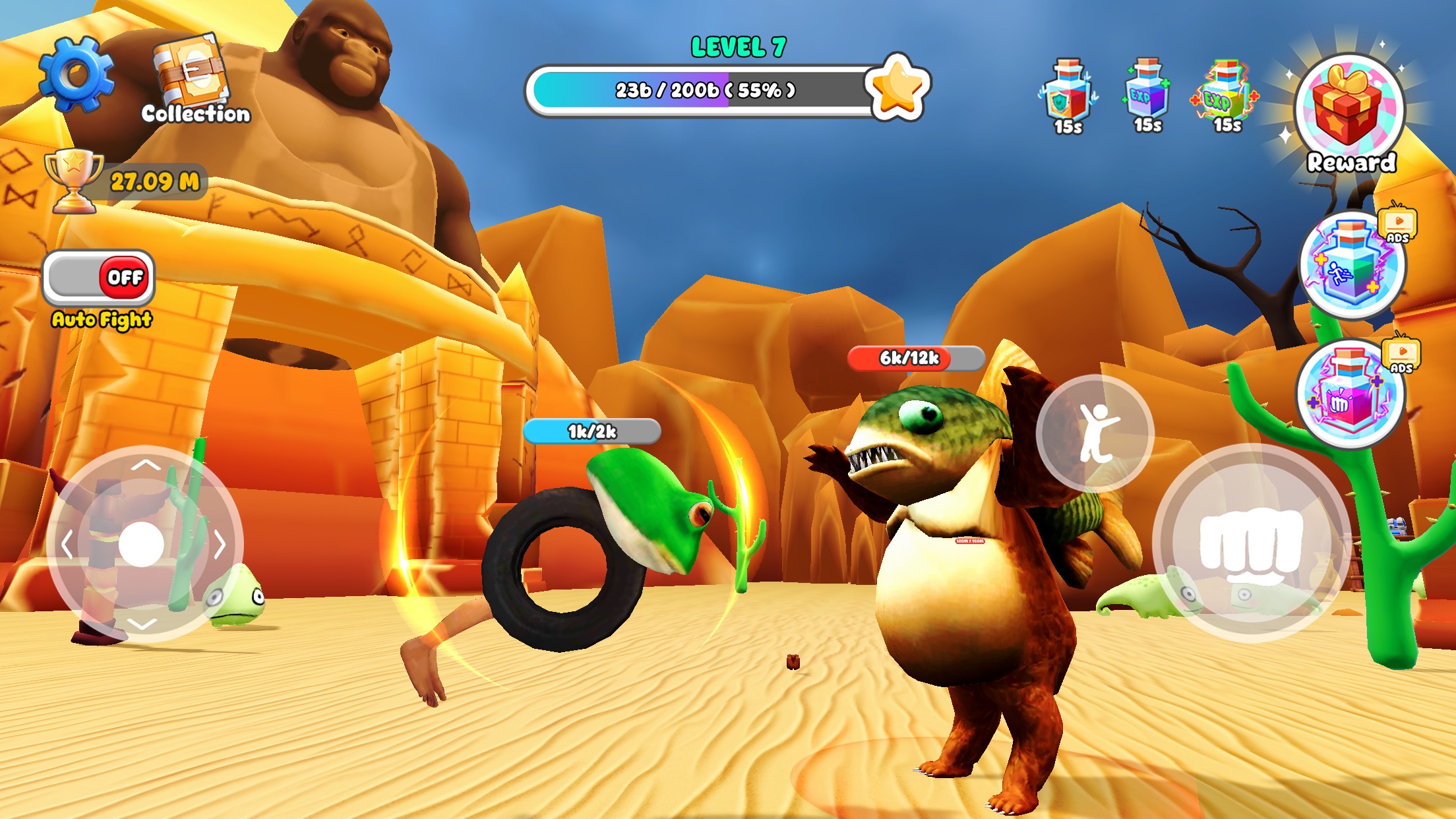Tap the joystick's down arrow
The image size is (1456, 819).
coord(142,623)
